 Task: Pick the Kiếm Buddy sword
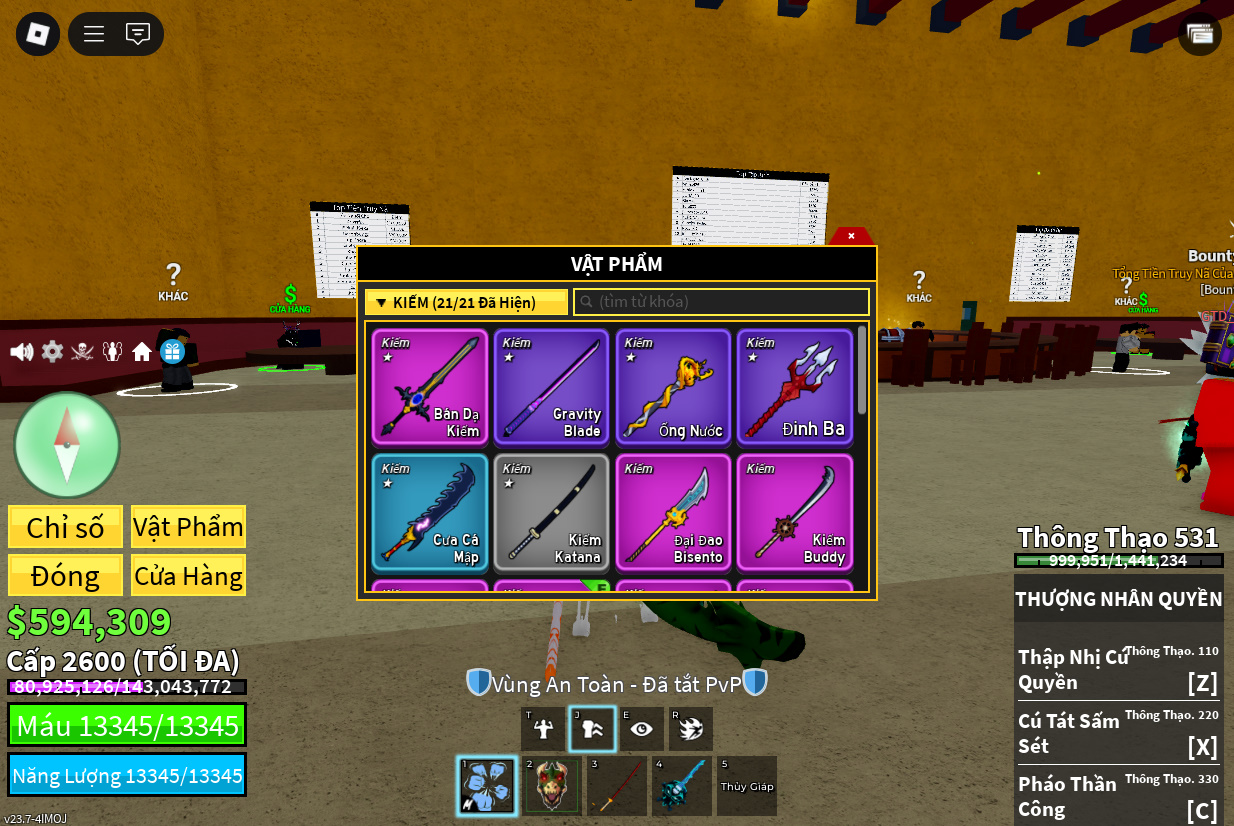point(795,512)
